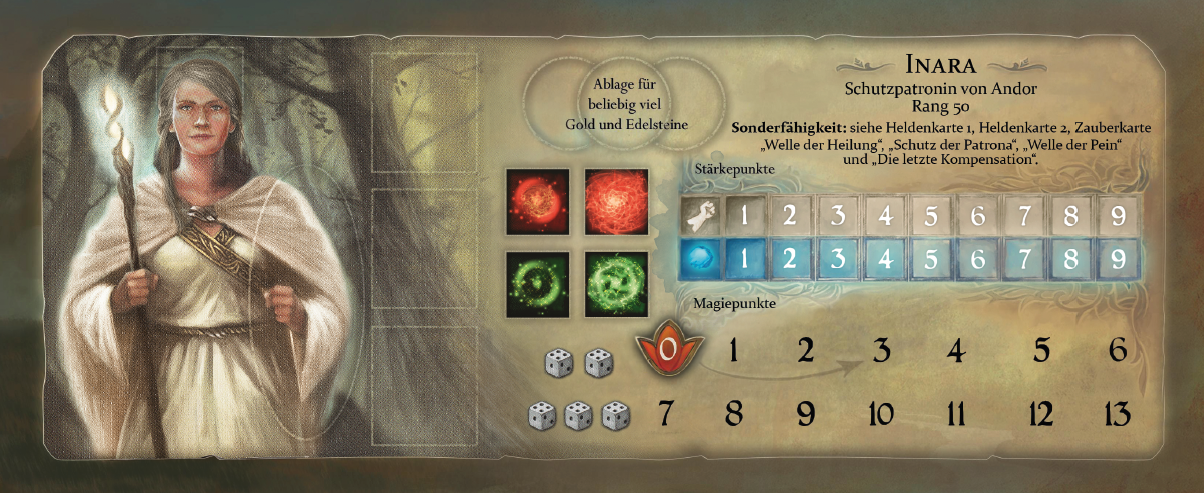Click the gold and gemstones storage circle
The width and height of the screenshot is (1204, 493).
pos(626,102)
